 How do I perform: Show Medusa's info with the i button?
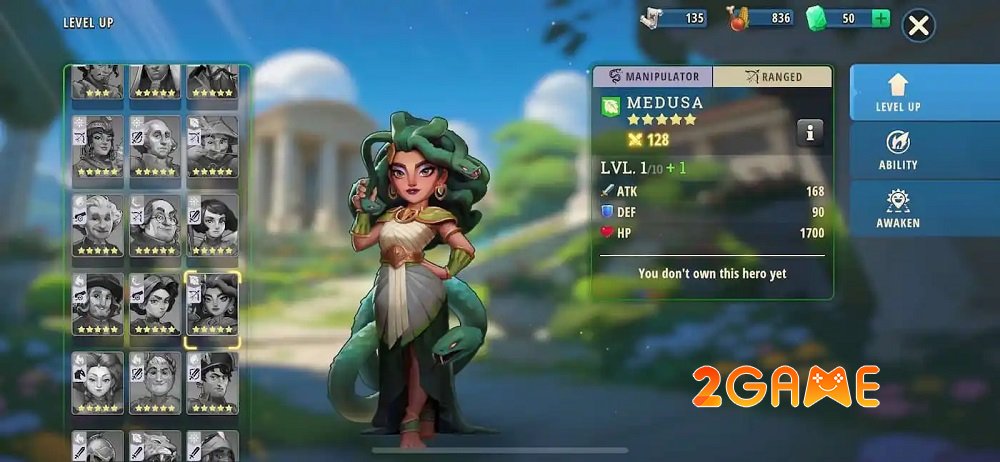click(x=810, y=131)
